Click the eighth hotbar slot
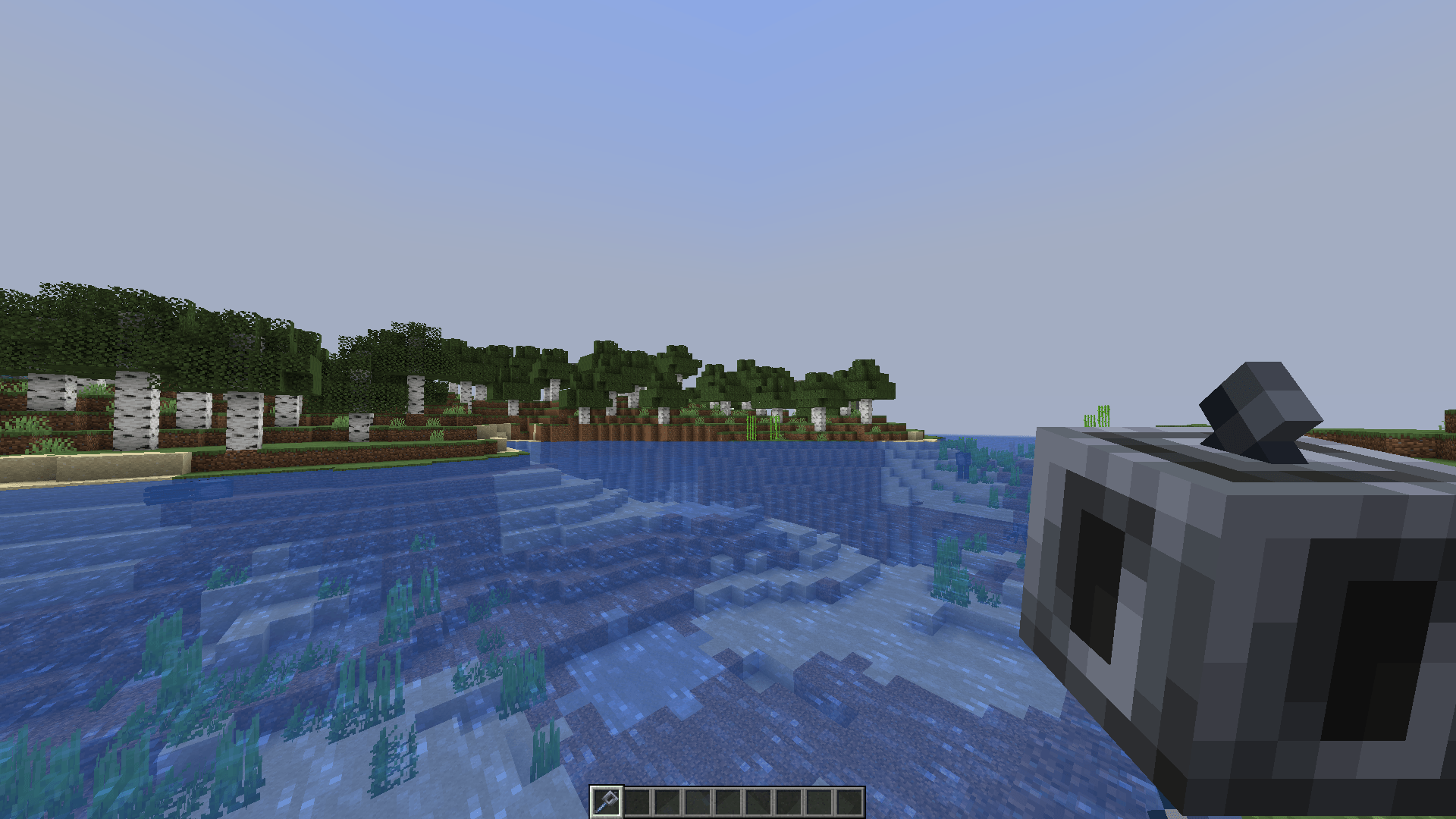This screenshot has width=1456, height=819. click(821, 802)
